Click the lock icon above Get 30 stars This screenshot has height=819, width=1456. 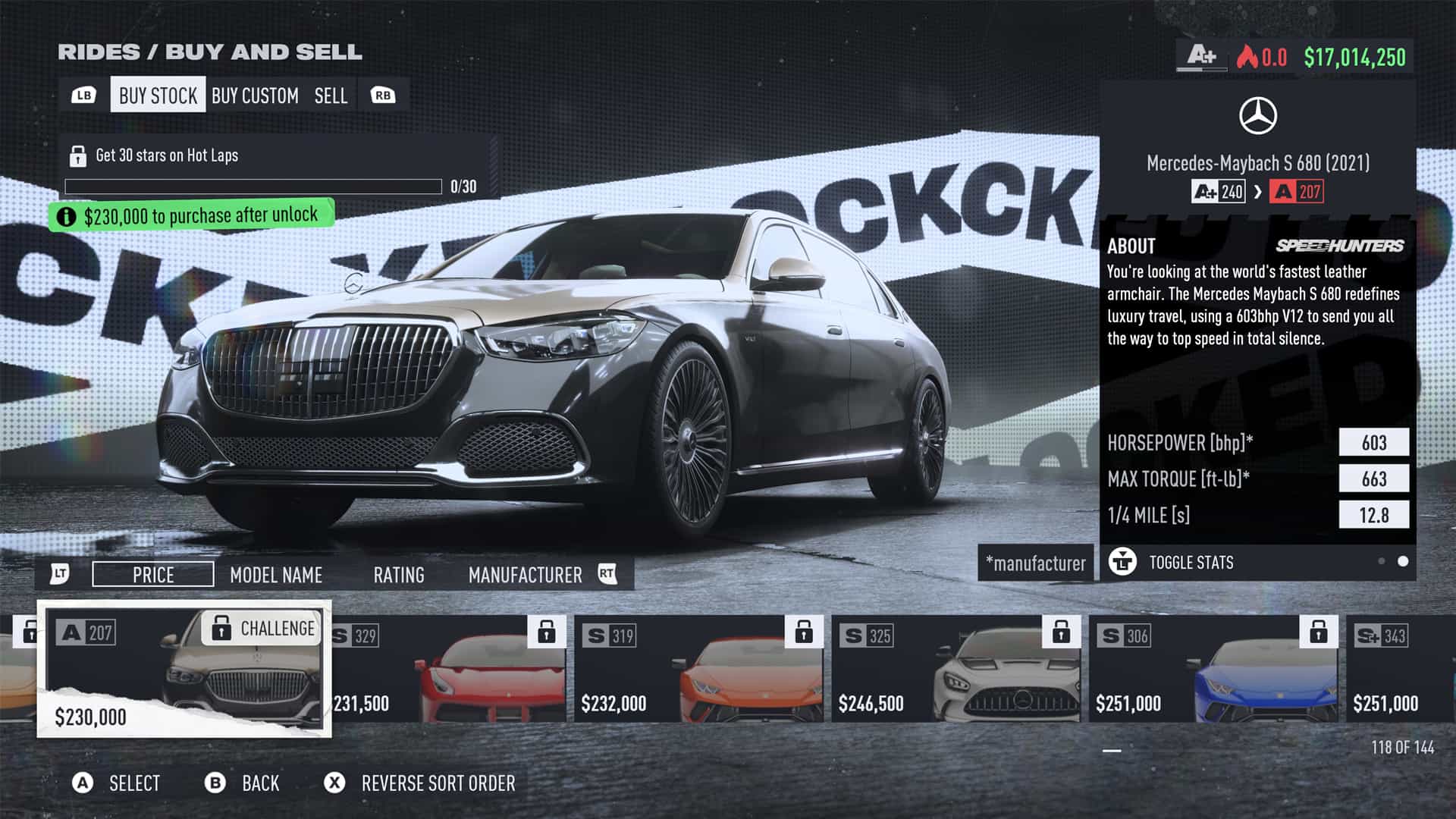tap(78, 155)
